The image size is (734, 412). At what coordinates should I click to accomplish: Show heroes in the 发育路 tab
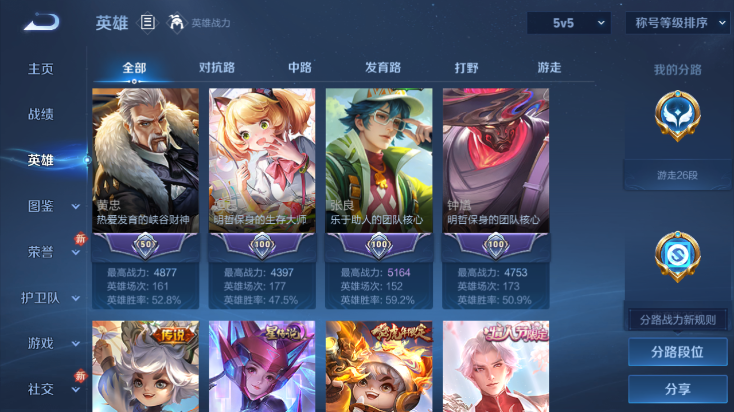pos(383,68)
